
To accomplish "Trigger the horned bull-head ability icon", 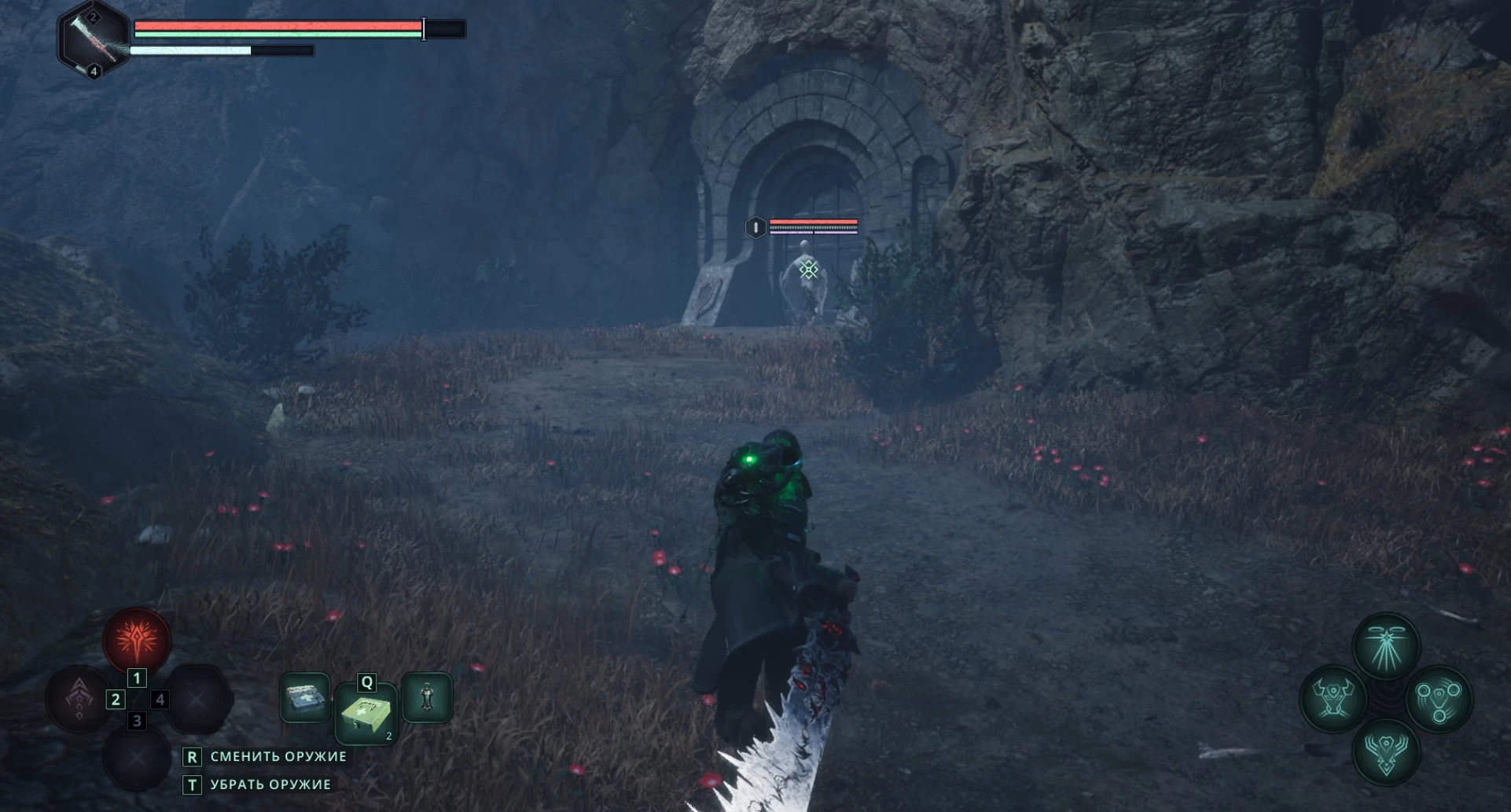I will click(x=1333, y=699).
